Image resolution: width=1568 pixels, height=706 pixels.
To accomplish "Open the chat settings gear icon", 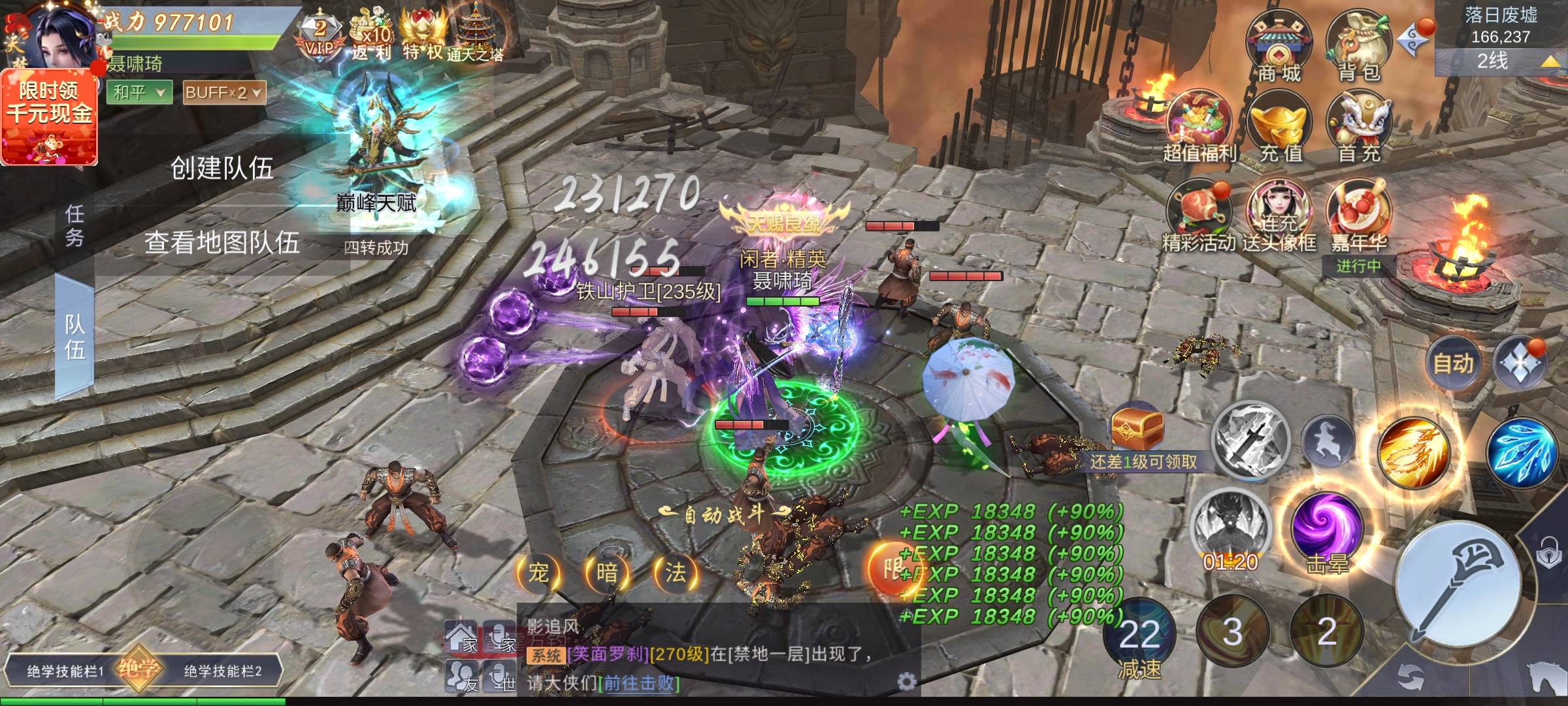I will coord(906,682).
